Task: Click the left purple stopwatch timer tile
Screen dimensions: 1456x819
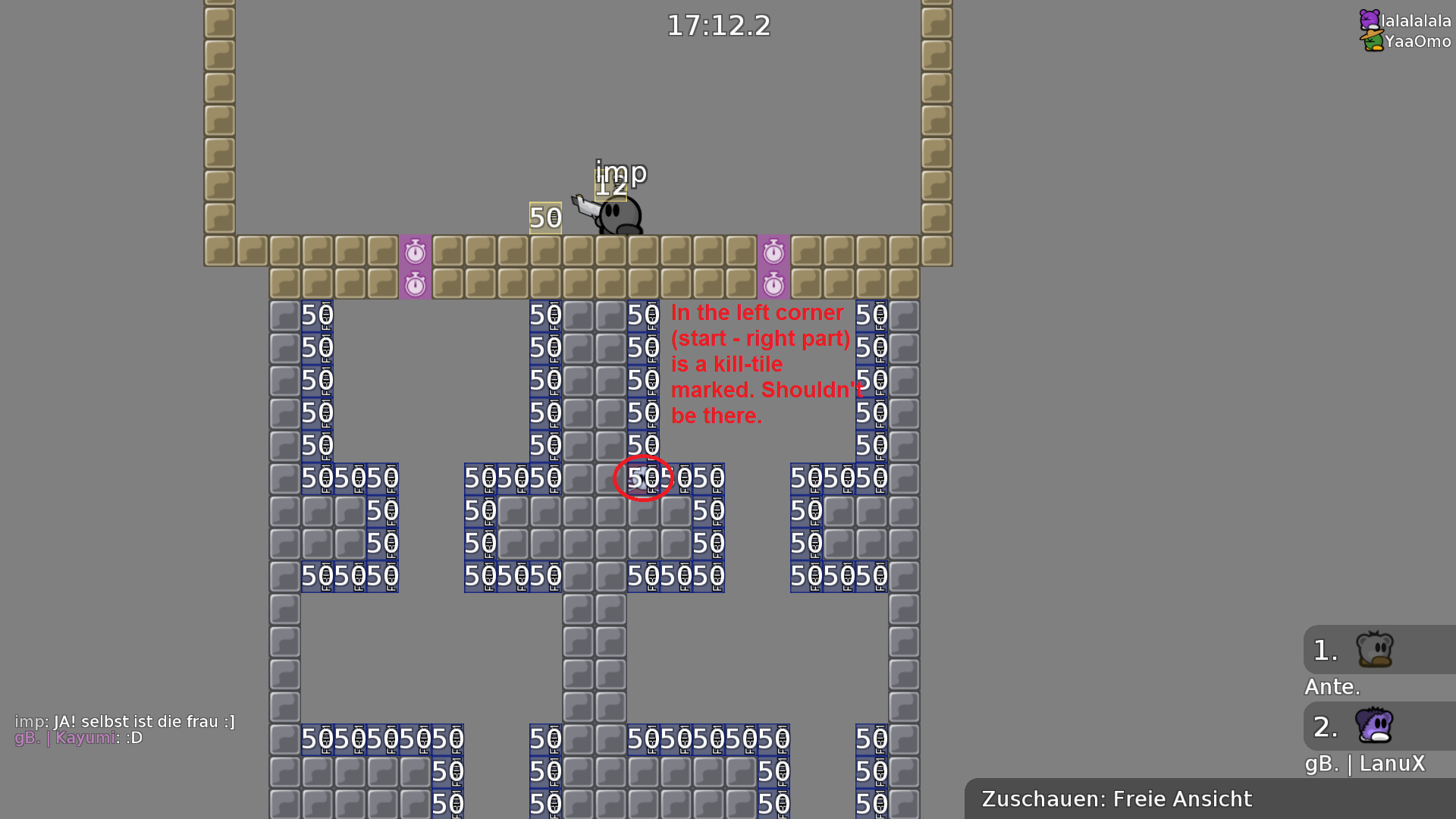Action: click(x=415, y=251)
